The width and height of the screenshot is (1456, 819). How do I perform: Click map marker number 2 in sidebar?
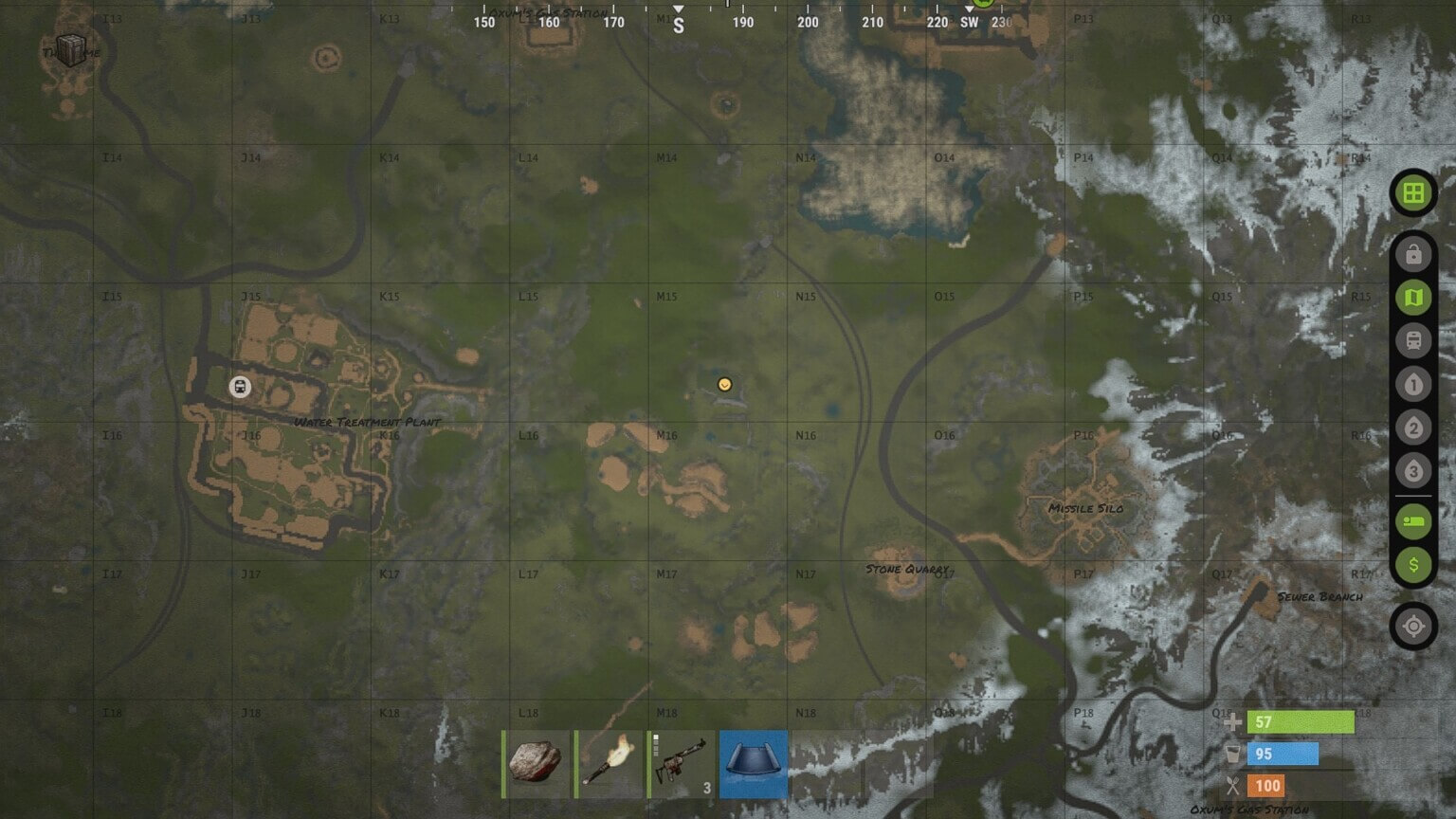point(1413,428)
